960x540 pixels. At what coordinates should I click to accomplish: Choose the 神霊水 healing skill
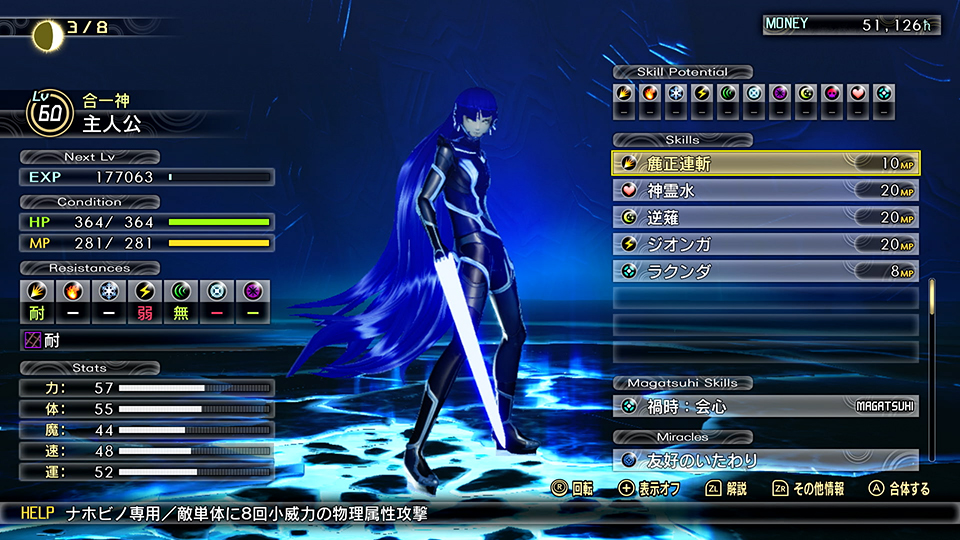click(765, 191)
